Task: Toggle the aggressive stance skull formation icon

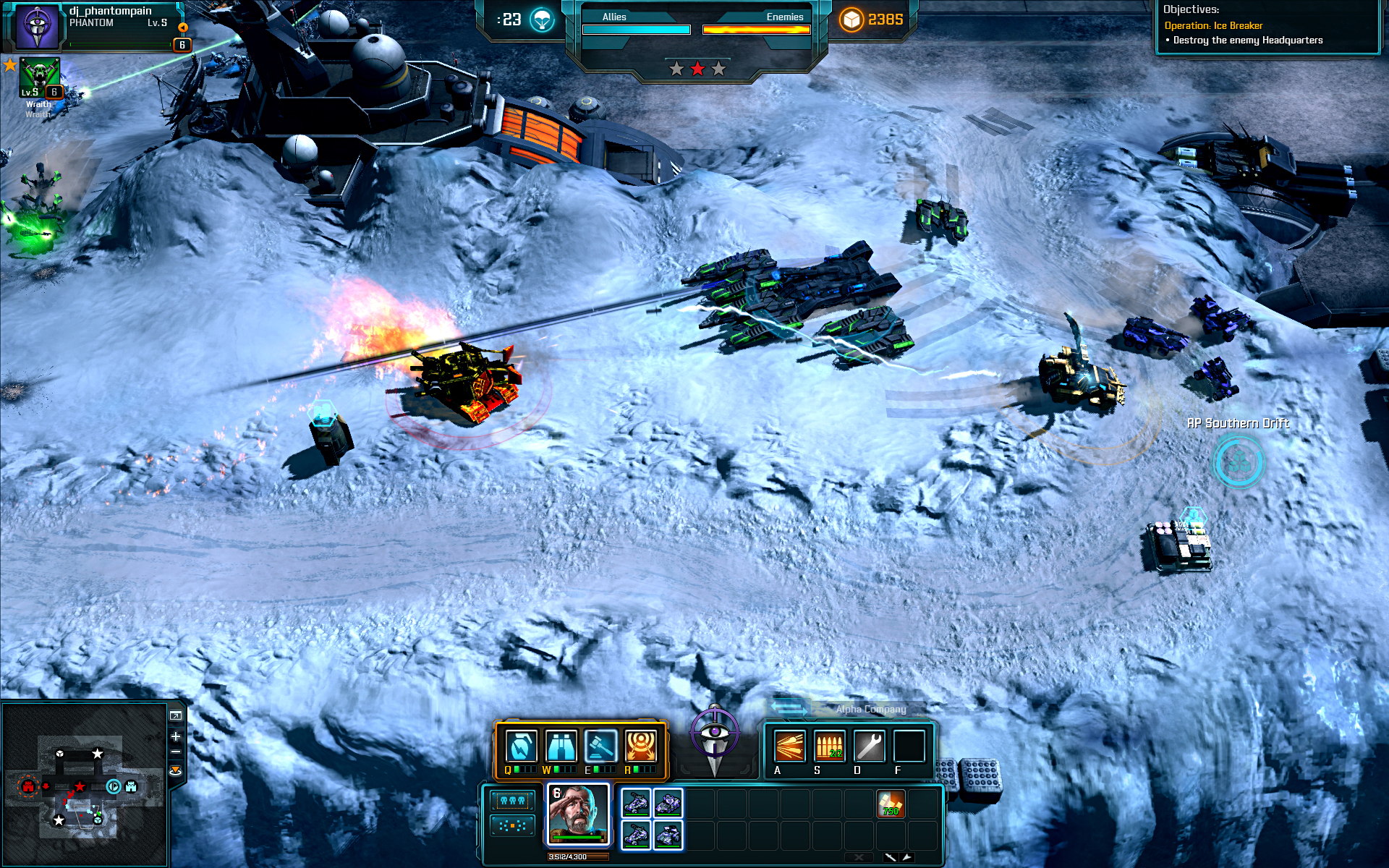Action: [x=512, y=801]
